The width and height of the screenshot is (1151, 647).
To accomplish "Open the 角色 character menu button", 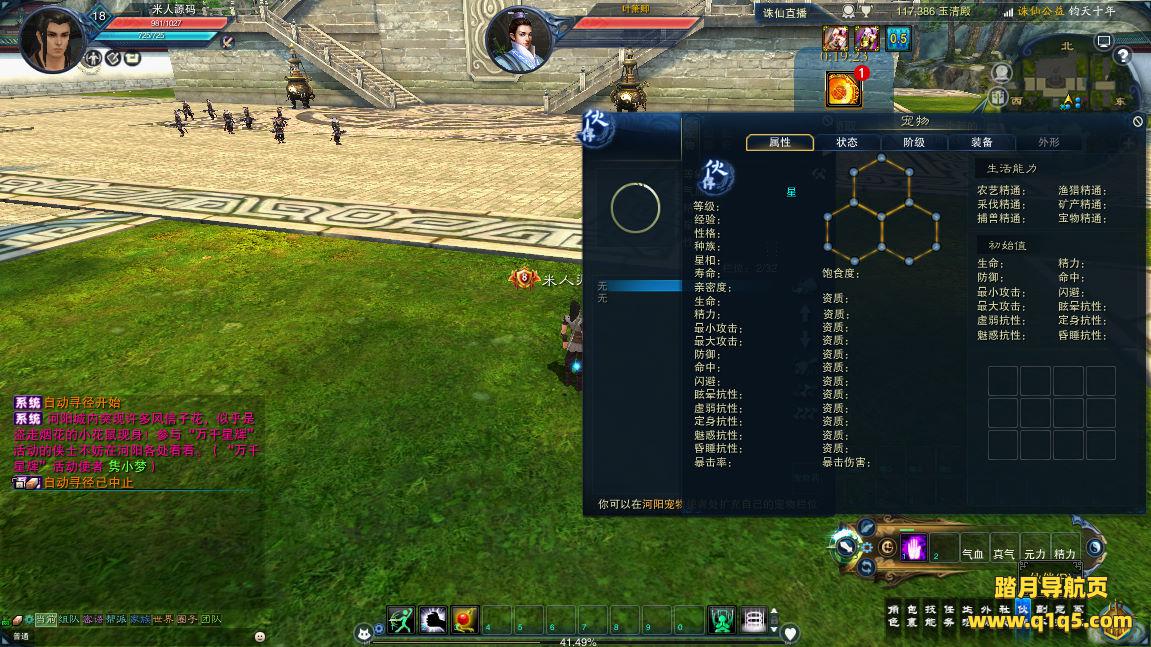I will (894, 614).
